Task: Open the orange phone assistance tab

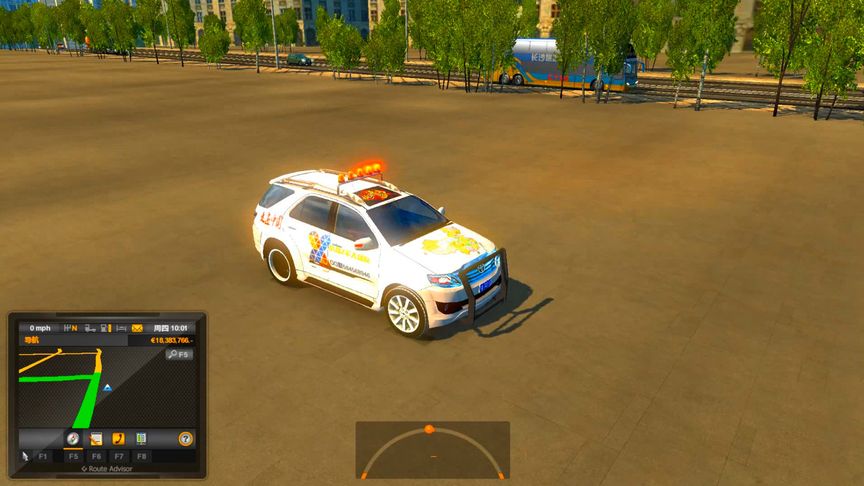Action: (x=118, y=438)
